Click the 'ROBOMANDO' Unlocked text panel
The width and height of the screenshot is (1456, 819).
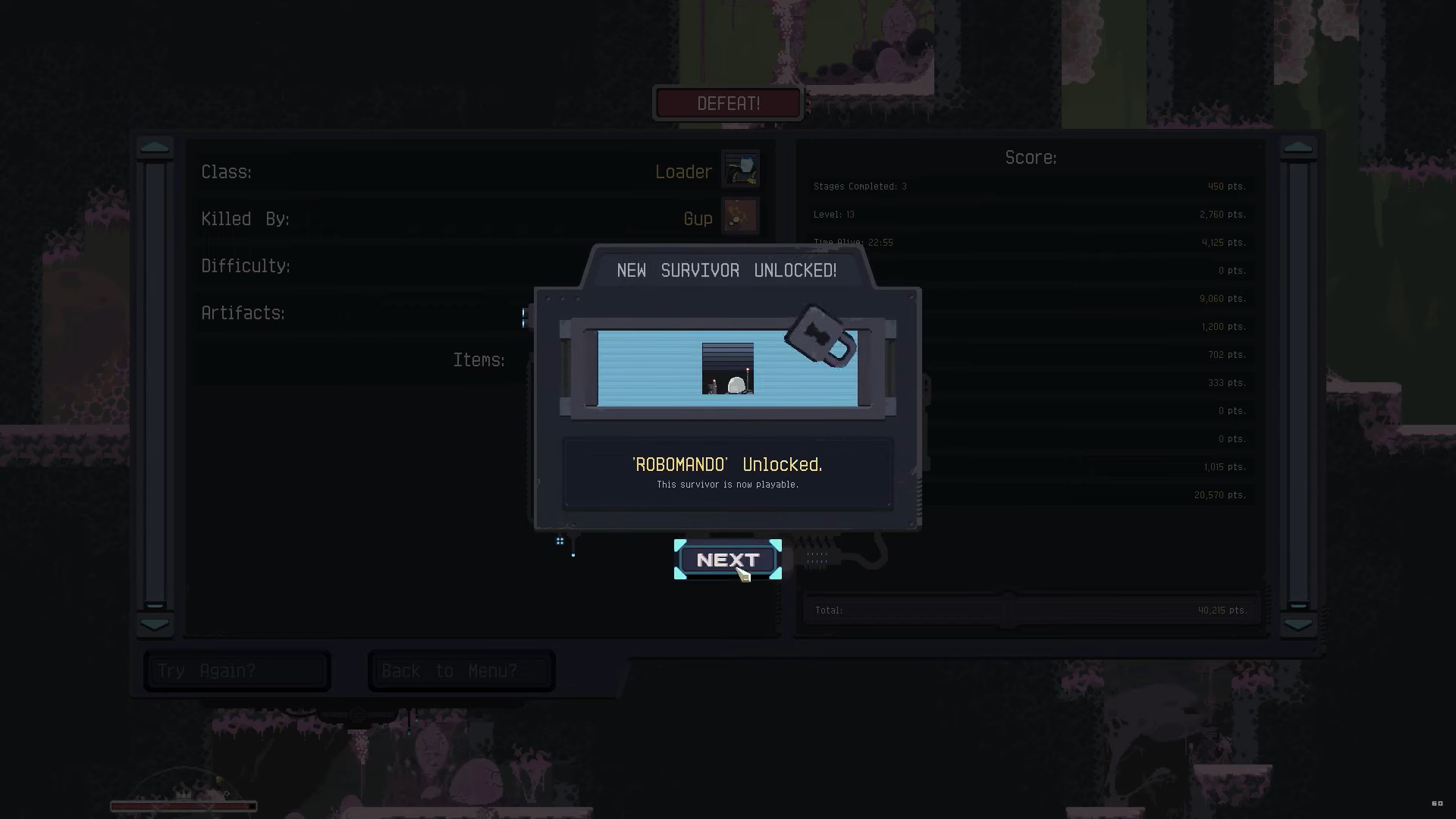point(727,472)
